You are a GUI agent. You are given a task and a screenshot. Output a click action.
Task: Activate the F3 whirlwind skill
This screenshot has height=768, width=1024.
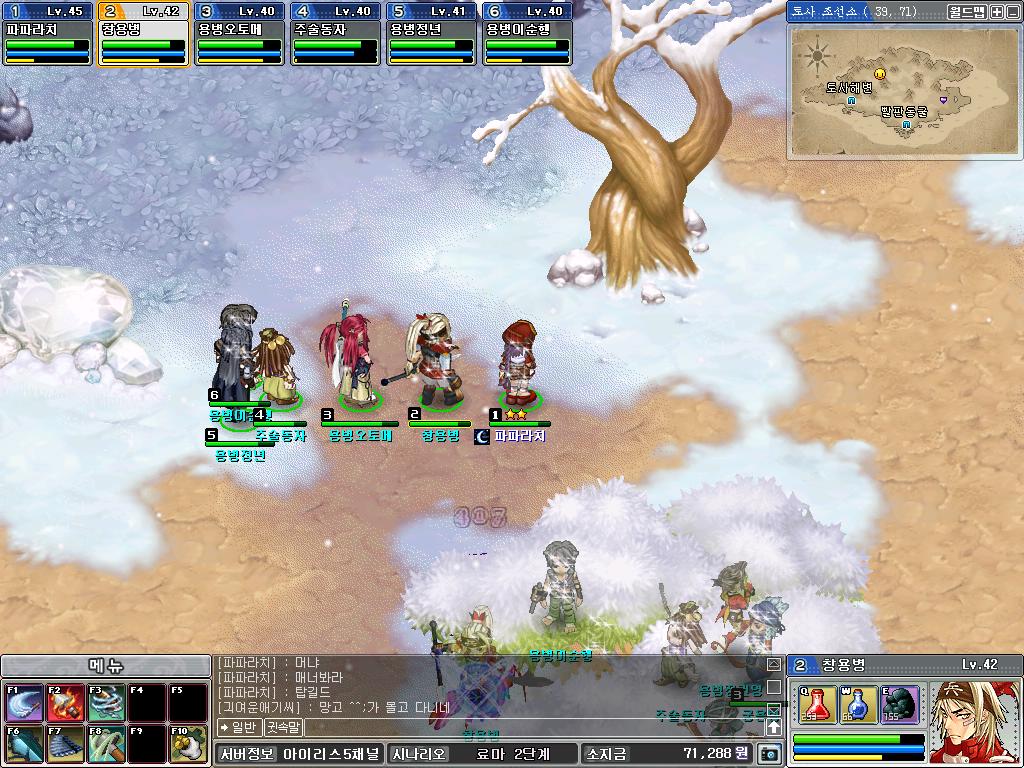click(105, 703)
